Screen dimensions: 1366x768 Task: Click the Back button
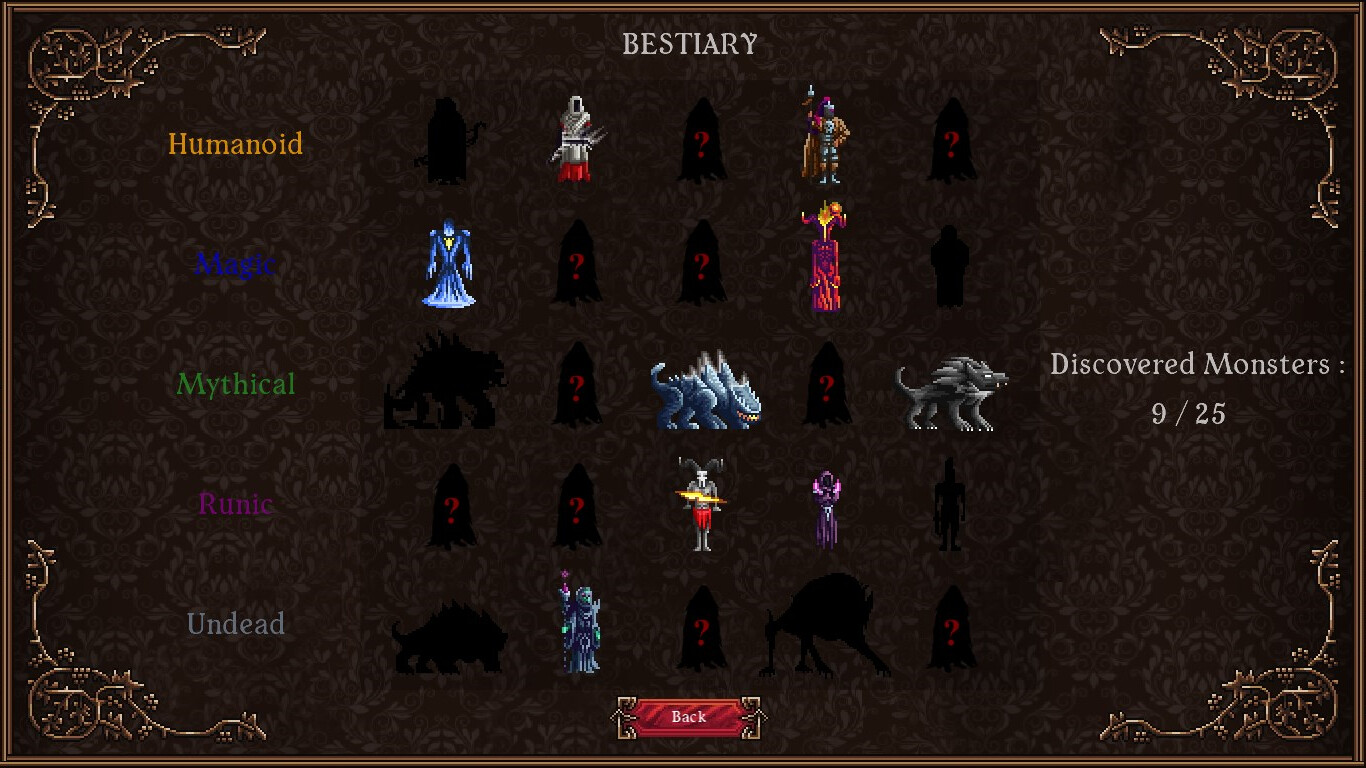pos(688,716)
